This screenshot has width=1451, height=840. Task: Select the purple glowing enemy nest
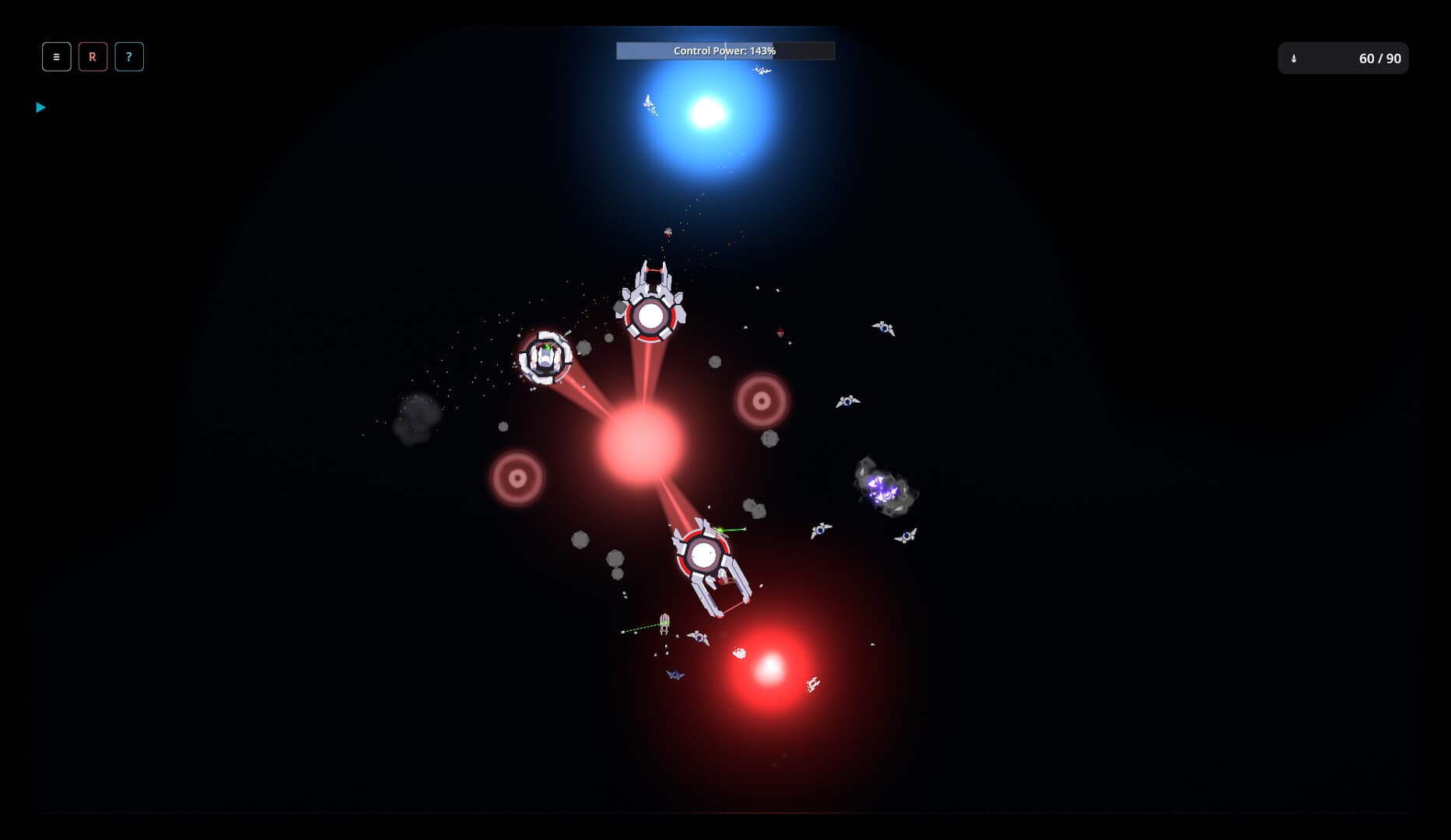point(881,488)
